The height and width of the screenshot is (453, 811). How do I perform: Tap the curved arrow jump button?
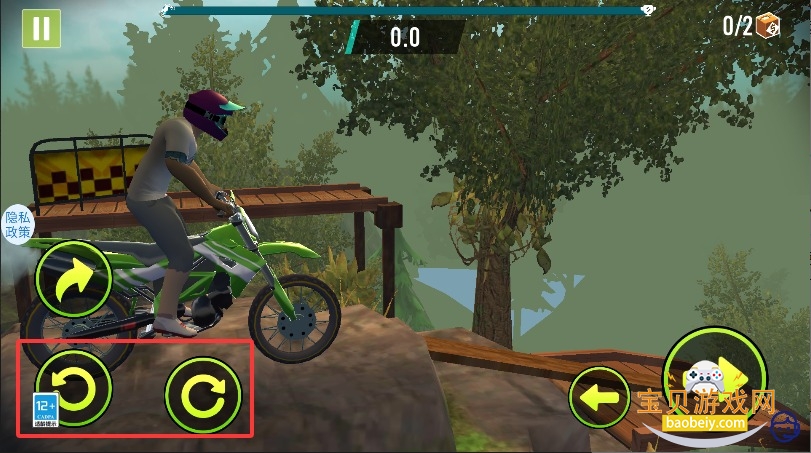(x=72, y=279)
